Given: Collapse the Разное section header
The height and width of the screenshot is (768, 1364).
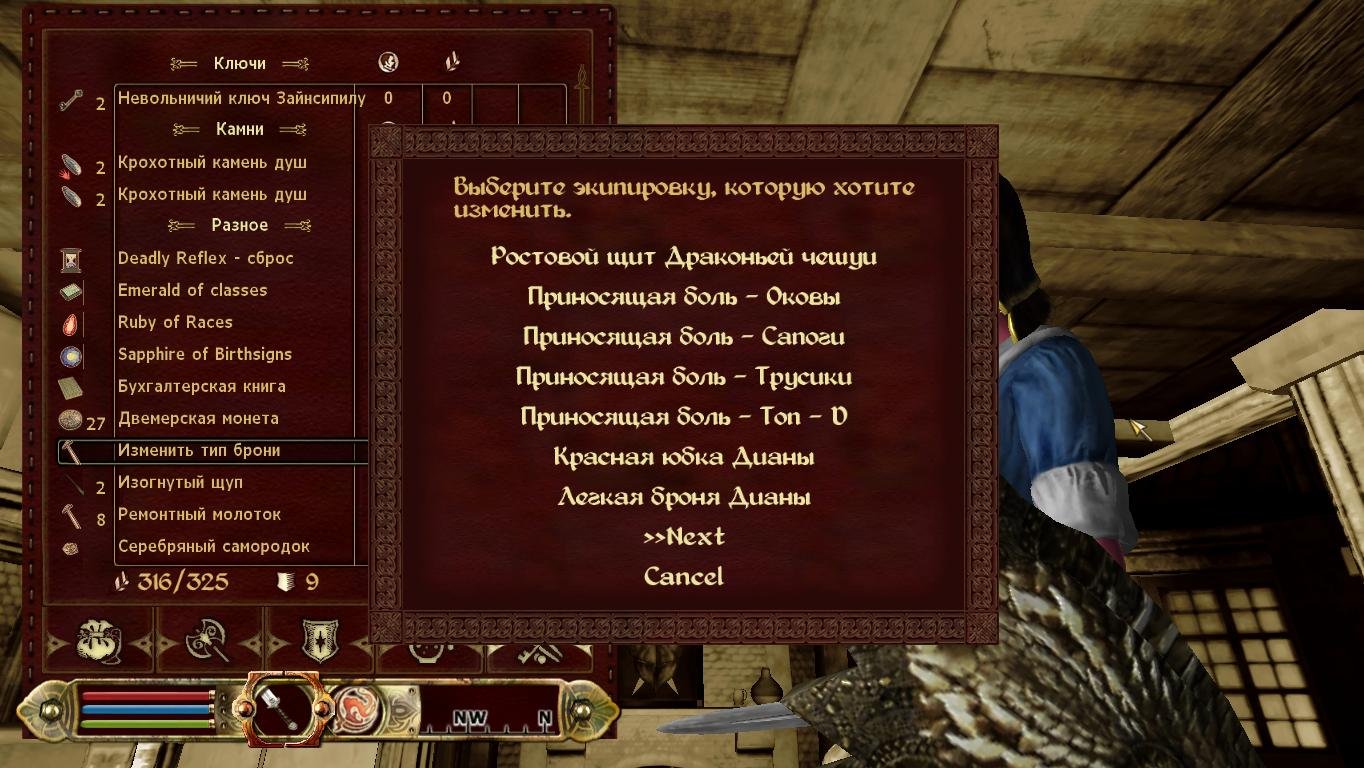Looking at the screenshot, I should pos(239,225).
